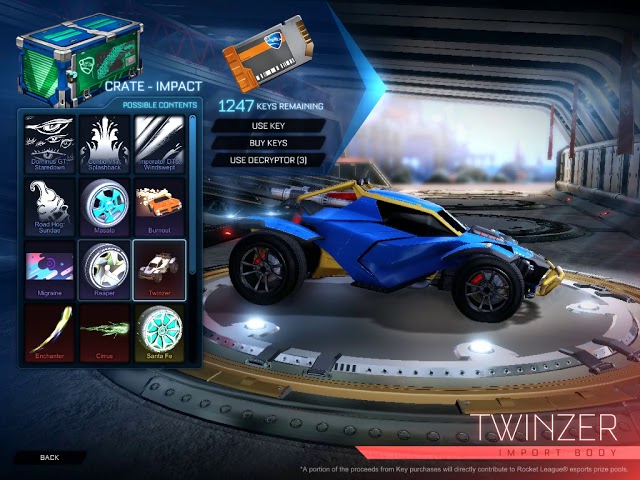Preview the Reaper wheels
This screenshot has height=480, width=640.
pyautogui.click(x=104, y=270)
